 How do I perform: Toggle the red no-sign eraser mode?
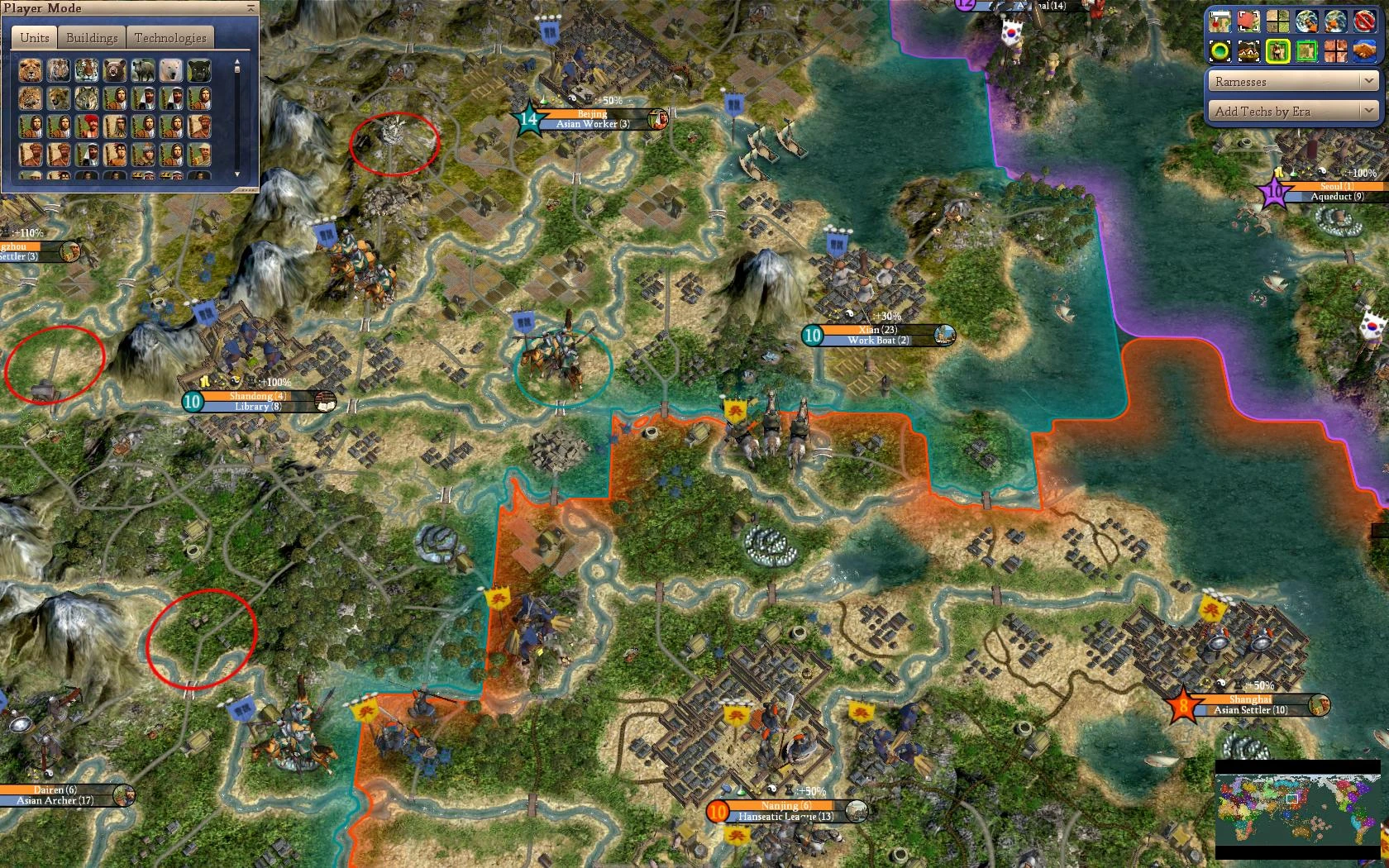coord(1365,22)
